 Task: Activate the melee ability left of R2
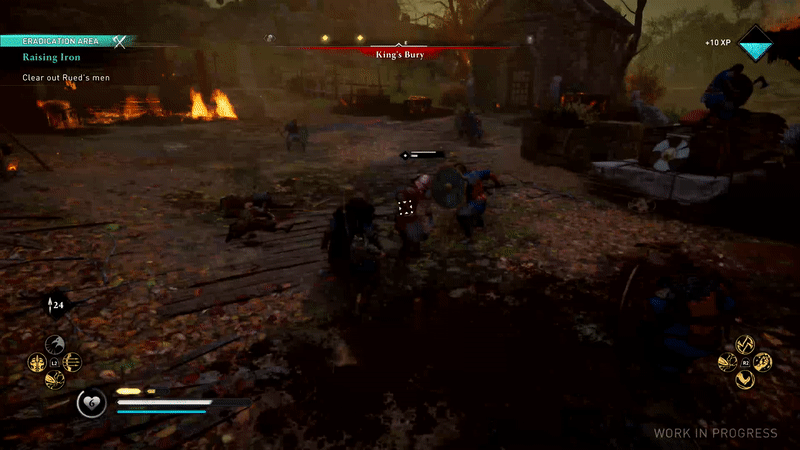[727, 362]
